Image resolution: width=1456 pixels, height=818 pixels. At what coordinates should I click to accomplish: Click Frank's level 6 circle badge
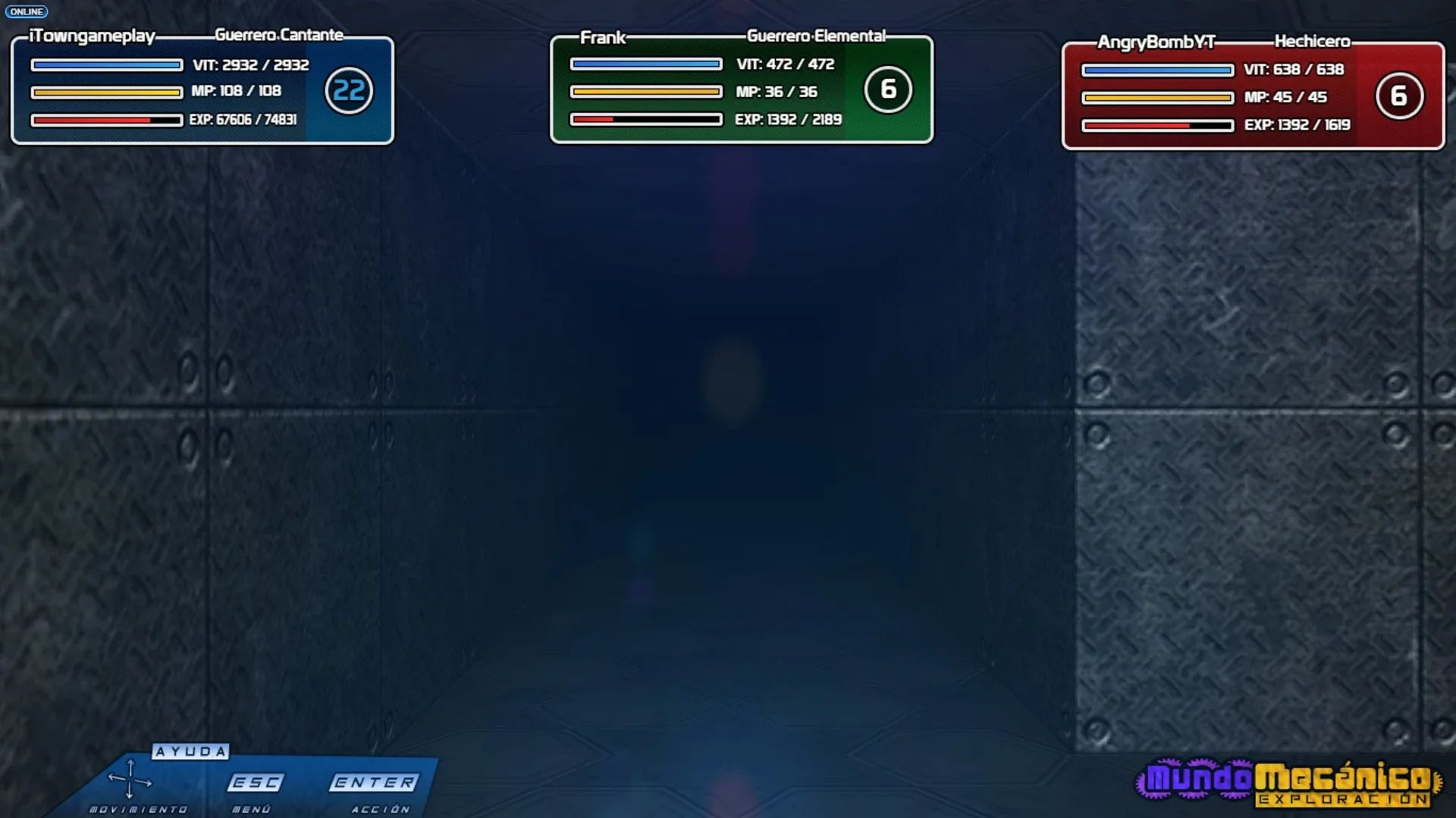[x=887, y=88]
